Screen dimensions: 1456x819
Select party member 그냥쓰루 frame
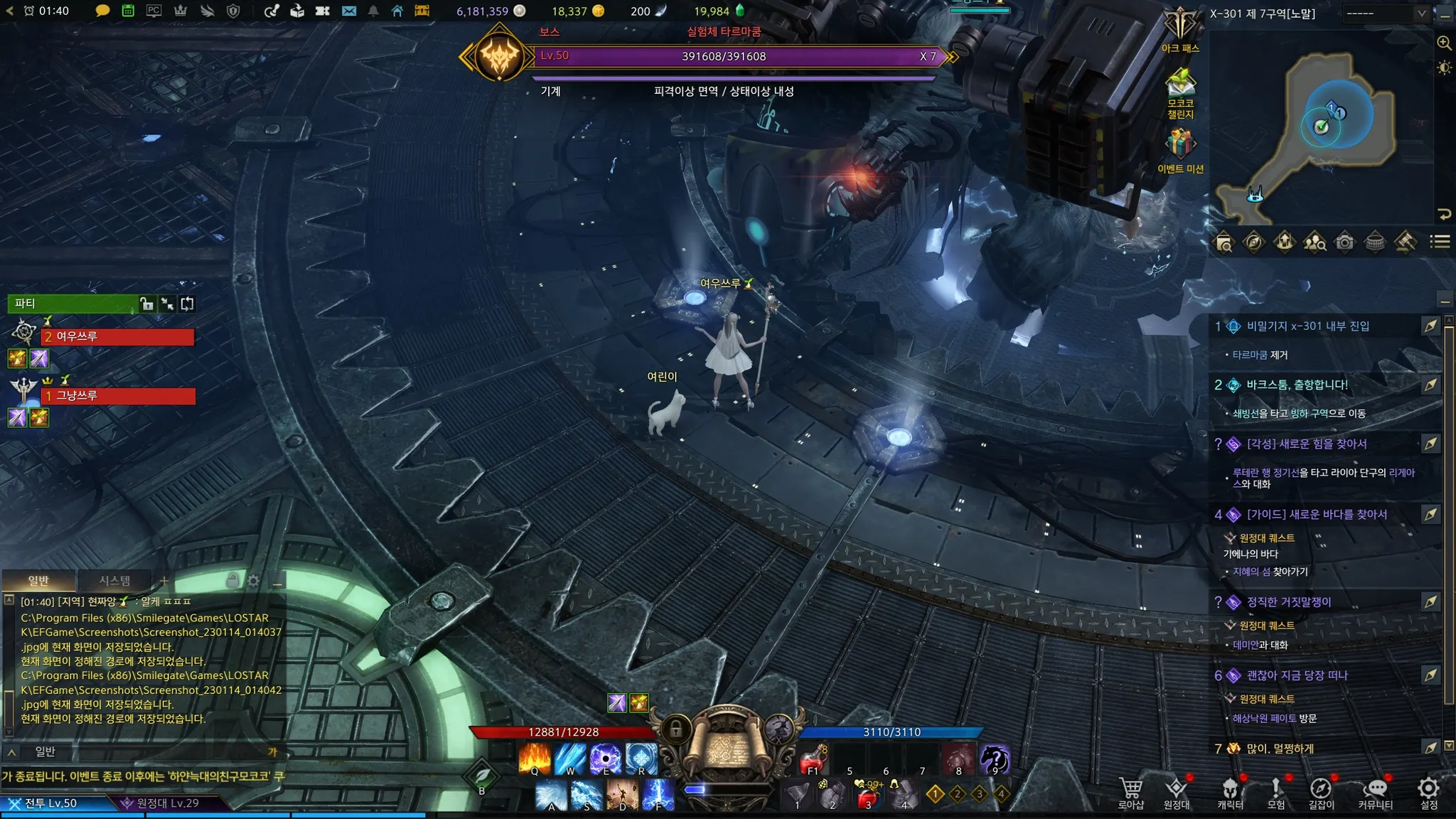[x=117, y=396]
